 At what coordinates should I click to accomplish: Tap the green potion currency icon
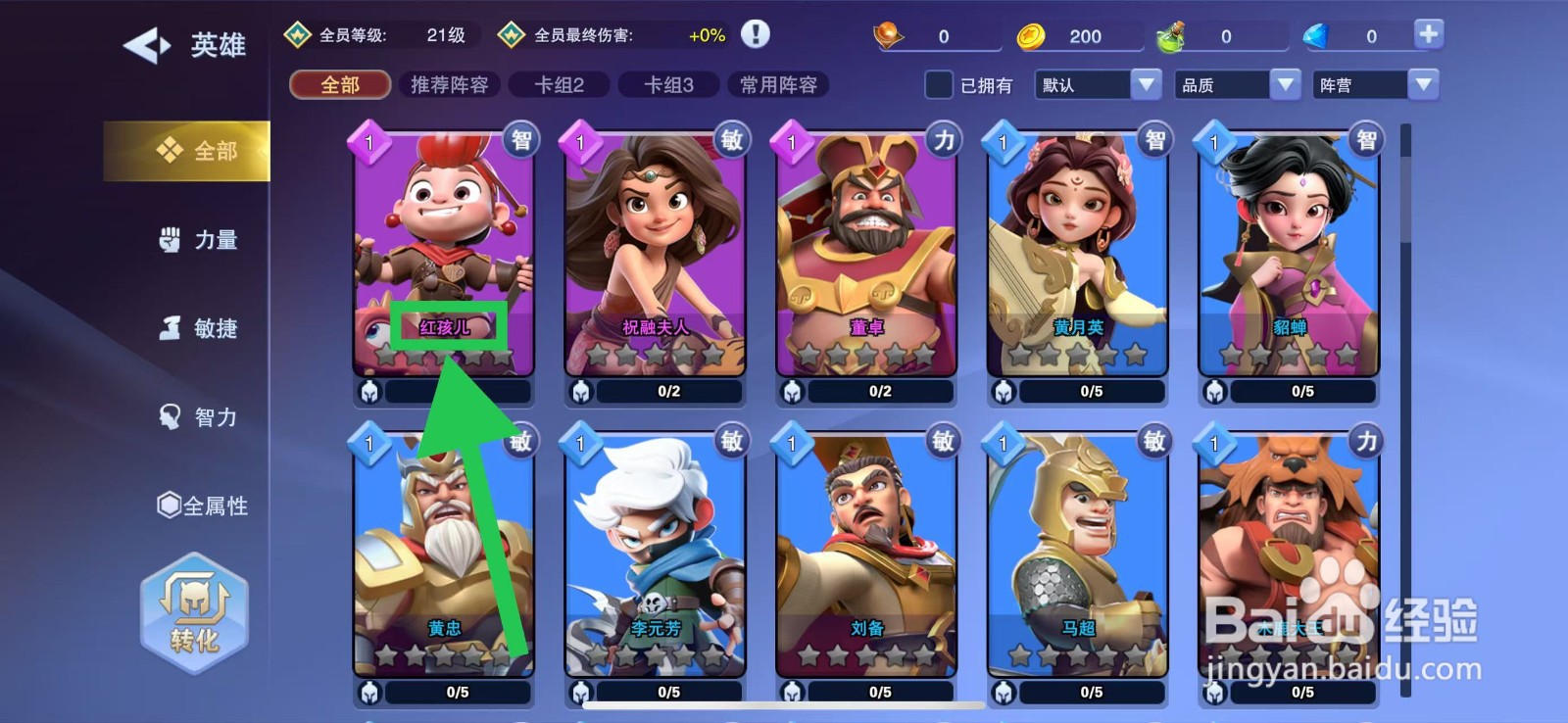[1175, 33]
